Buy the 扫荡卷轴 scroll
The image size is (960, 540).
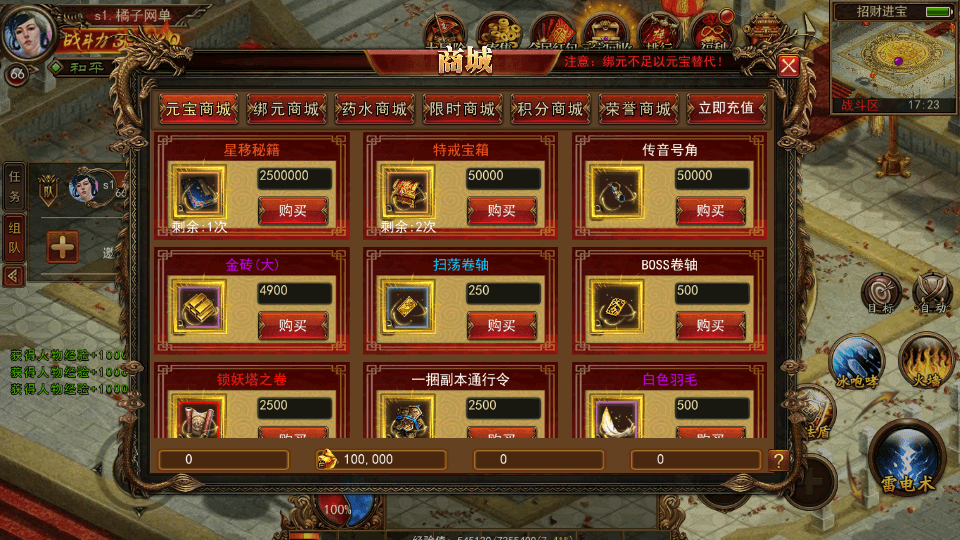click(501, 325)
